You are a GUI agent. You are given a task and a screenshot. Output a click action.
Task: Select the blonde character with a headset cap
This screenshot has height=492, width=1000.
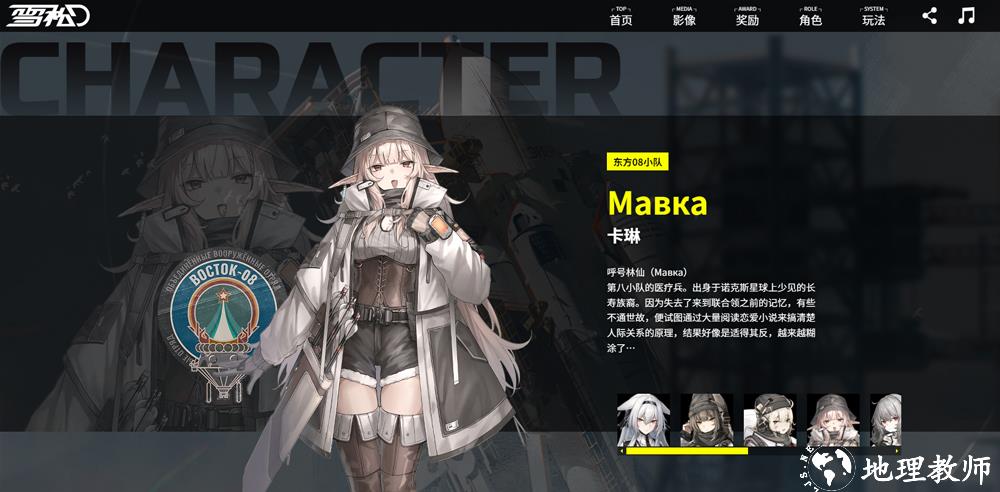pyautogui.click(x=770, y=419)
